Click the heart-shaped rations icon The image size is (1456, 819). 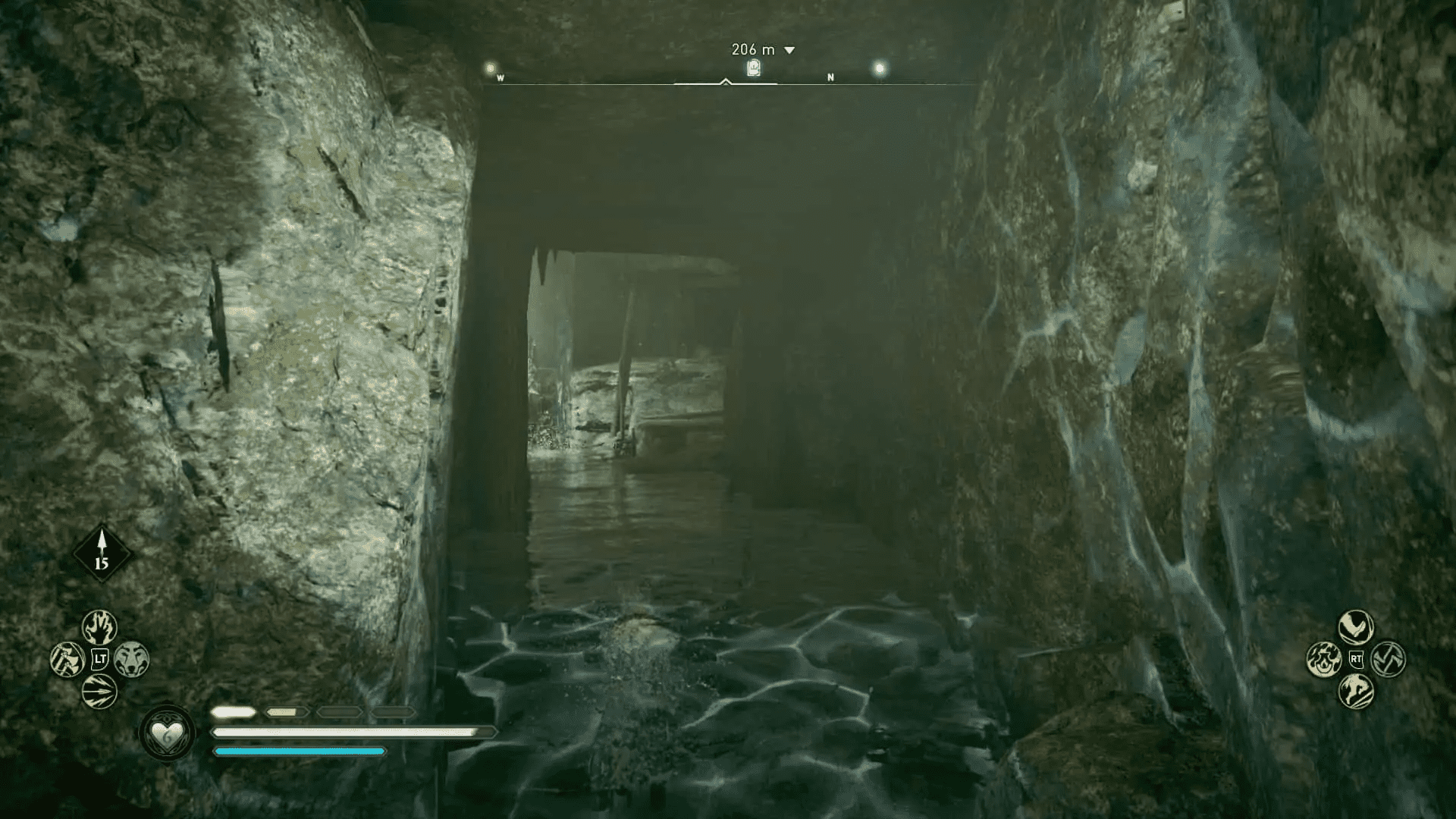168,734
